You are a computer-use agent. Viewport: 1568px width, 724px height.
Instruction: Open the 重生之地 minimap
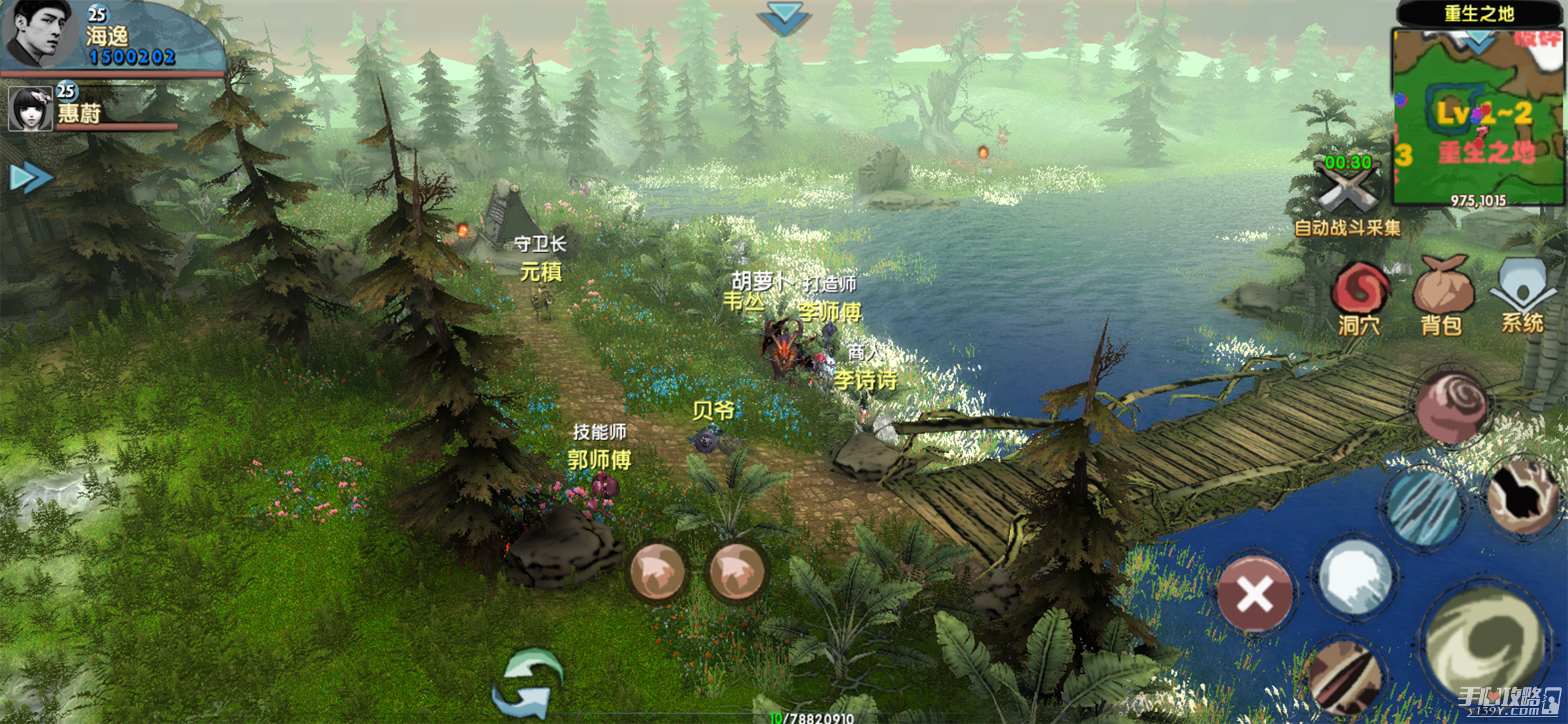tap(1479, 116)
